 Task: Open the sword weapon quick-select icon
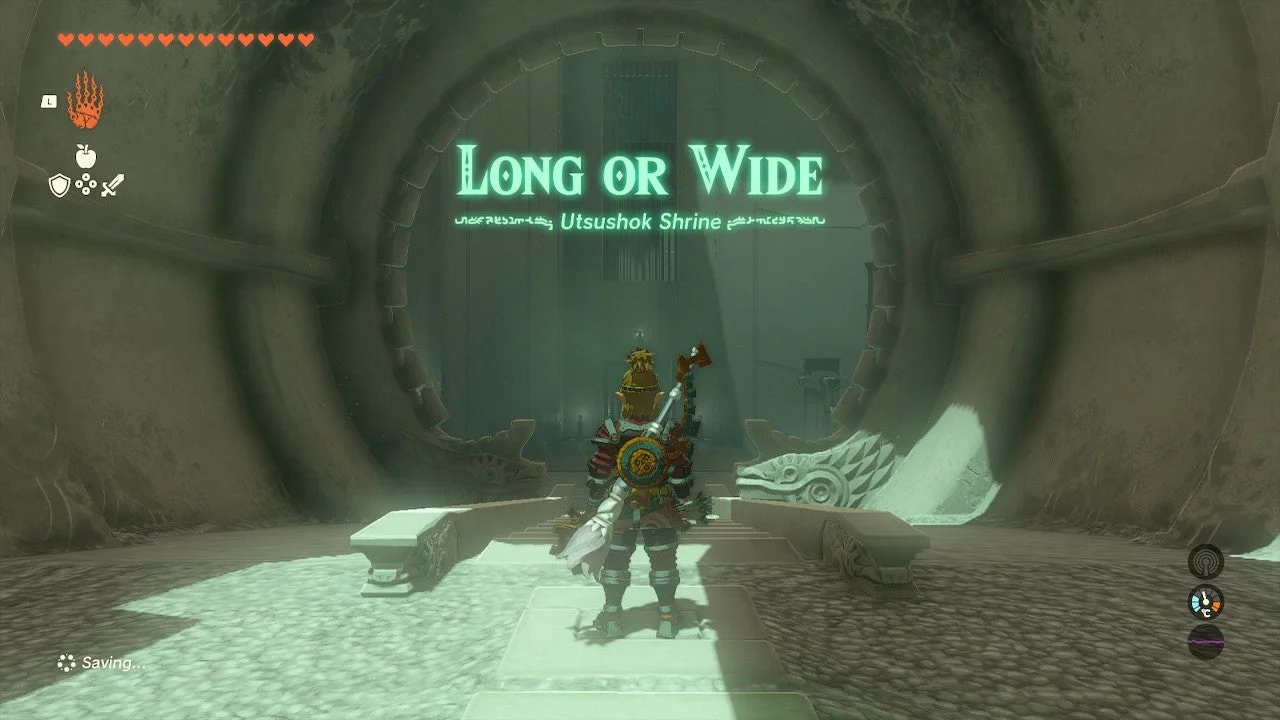tap(111, 185)
